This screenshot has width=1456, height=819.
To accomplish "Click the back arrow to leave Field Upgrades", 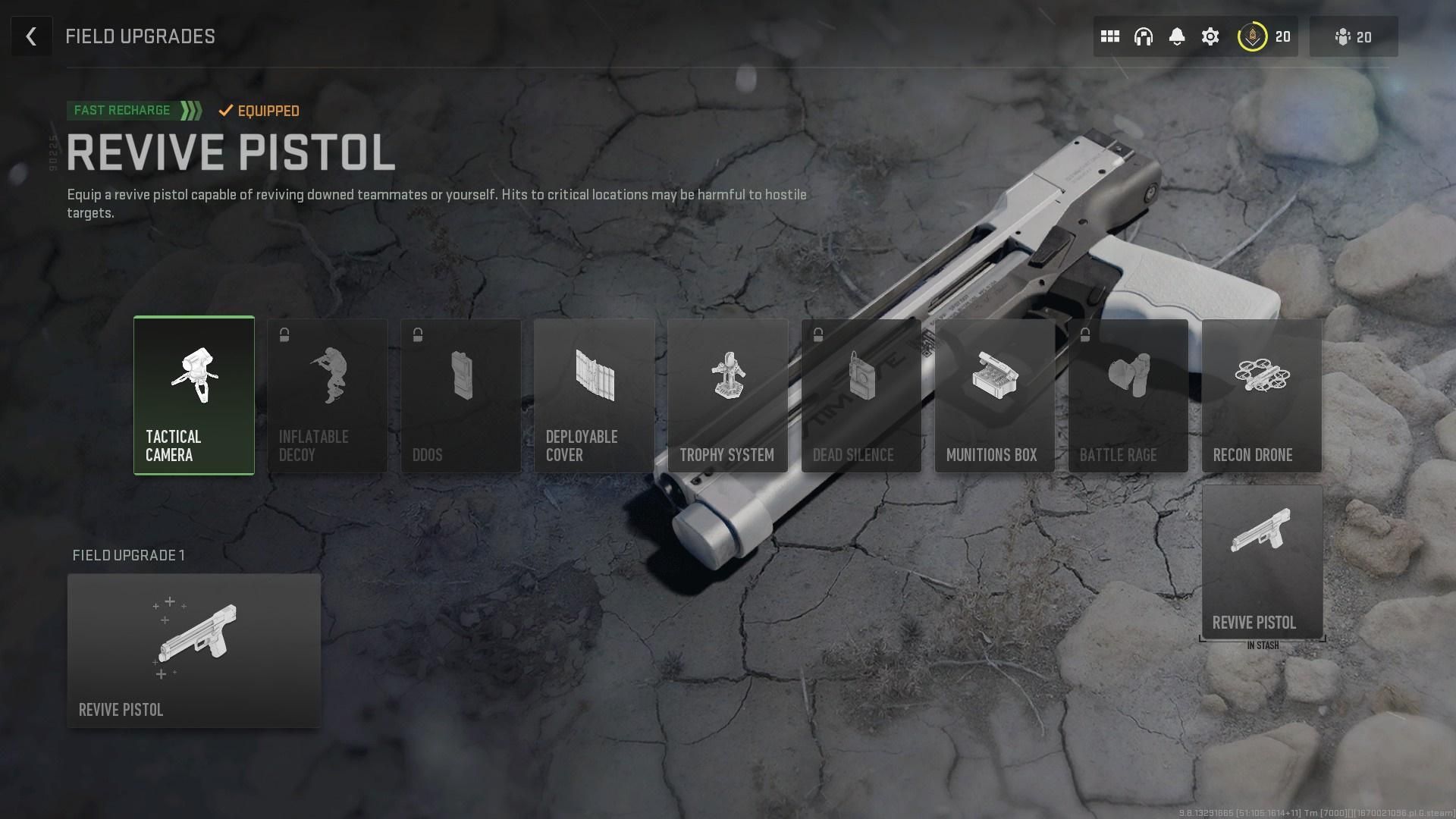I will [31, 36].
